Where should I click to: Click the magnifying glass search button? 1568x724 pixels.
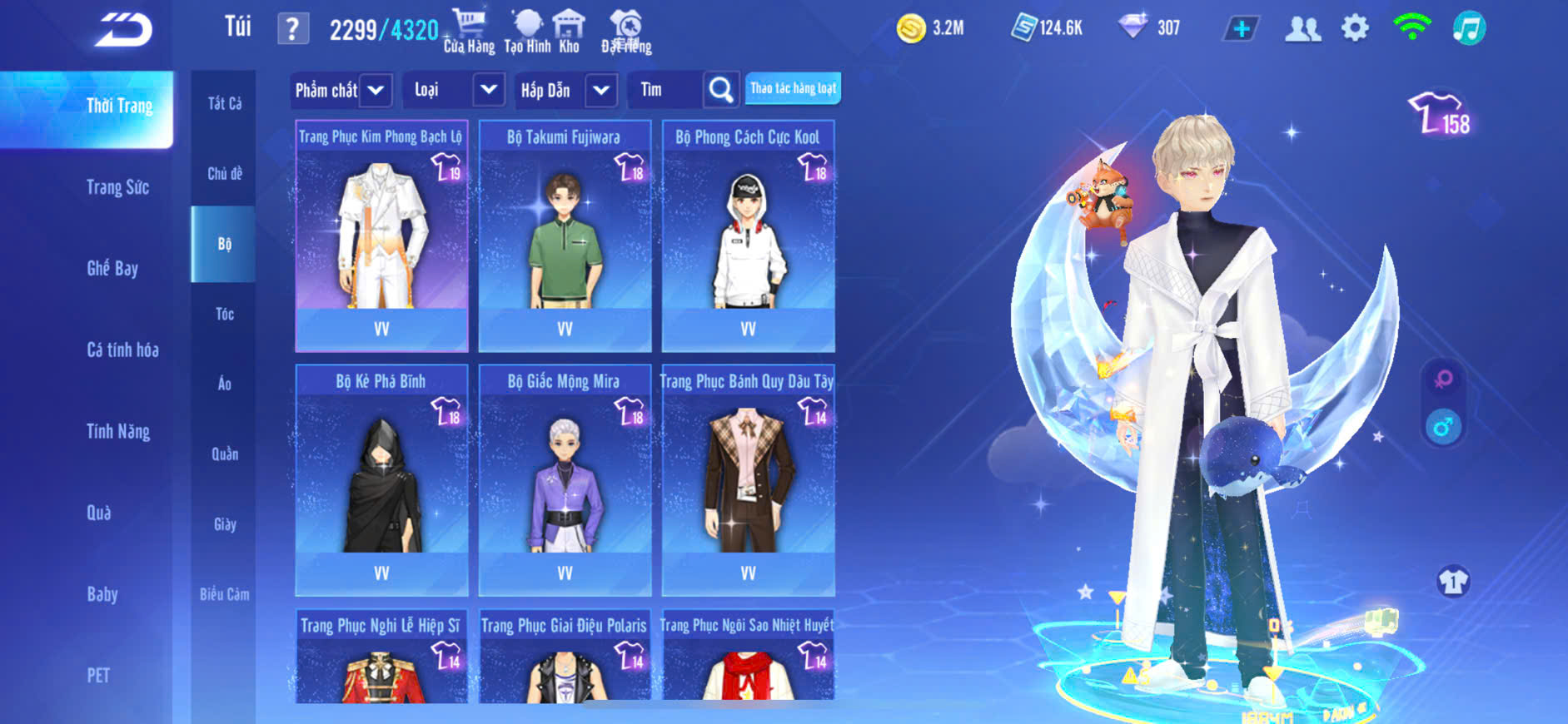(x=721, y=90)
